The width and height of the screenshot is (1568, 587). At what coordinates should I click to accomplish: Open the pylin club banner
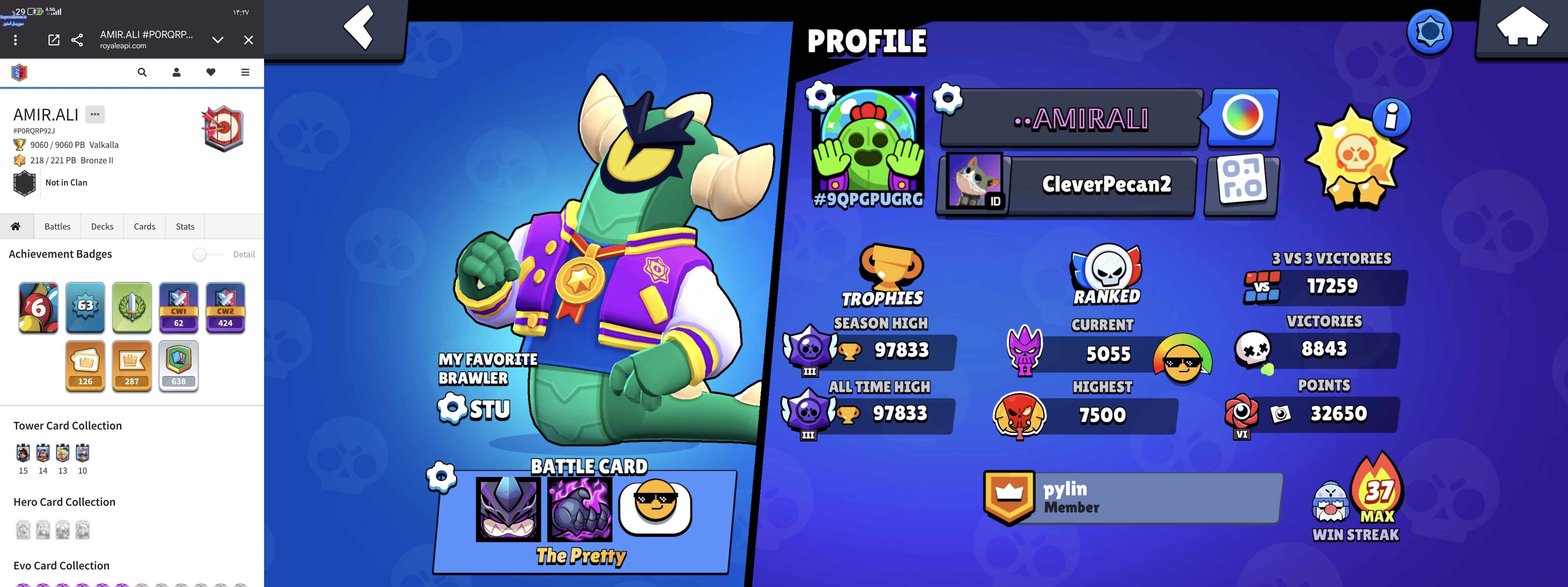click(1132, 498)
